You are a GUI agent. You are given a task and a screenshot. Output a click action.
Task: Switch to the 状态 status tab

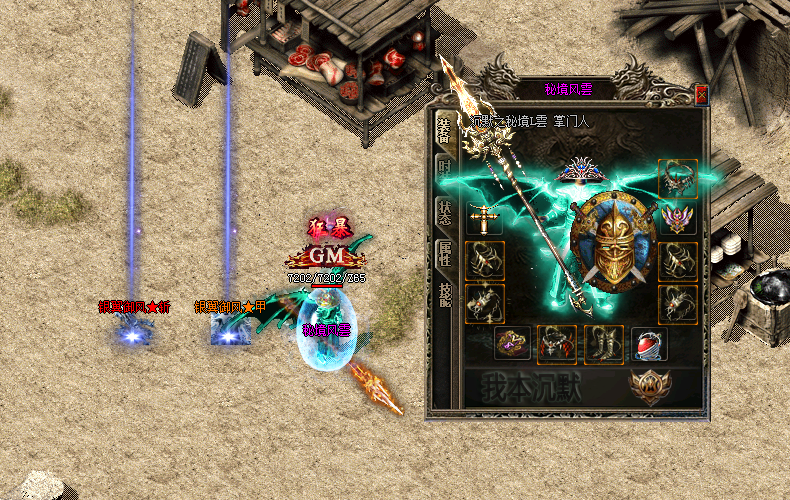coord(444,212)
